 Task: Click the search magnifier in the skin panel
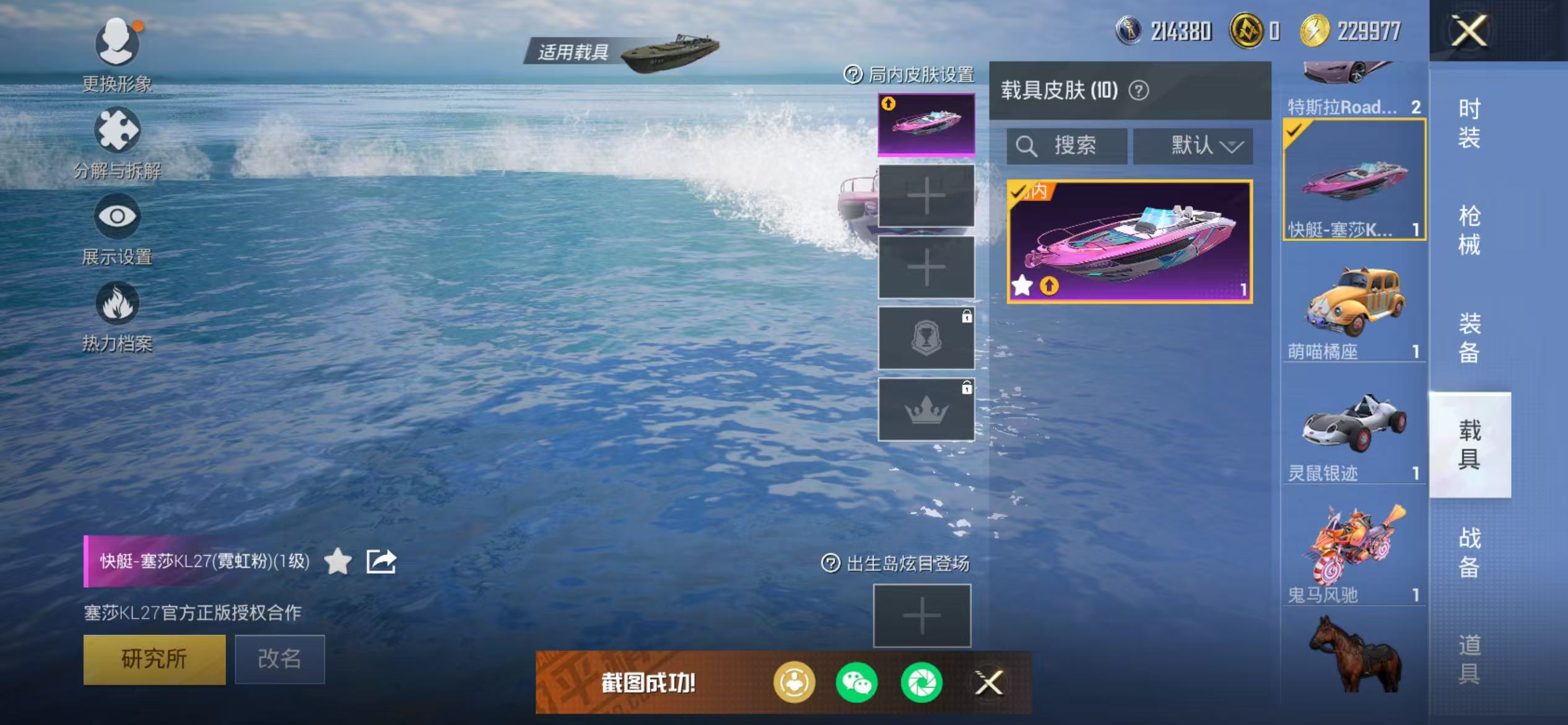[1027, 146]
